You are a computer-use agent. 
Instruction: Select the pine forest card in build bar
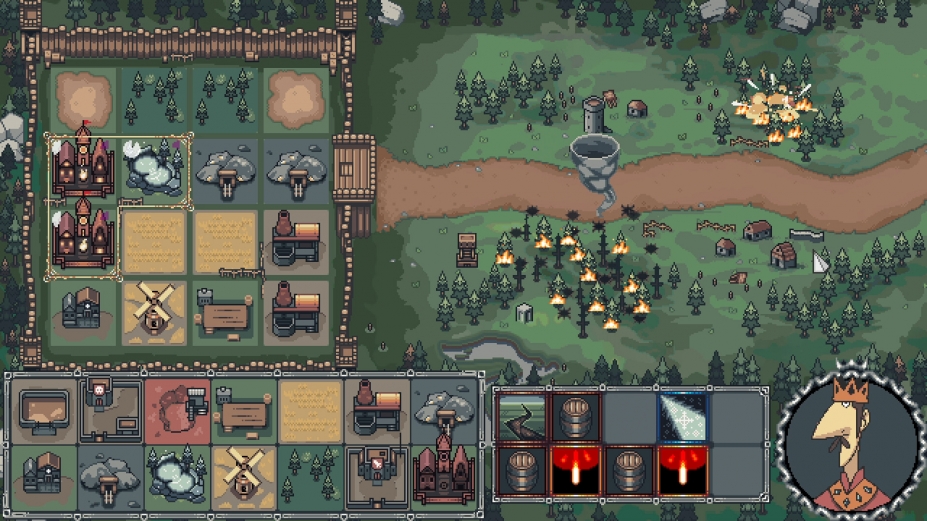pos(310,472)
